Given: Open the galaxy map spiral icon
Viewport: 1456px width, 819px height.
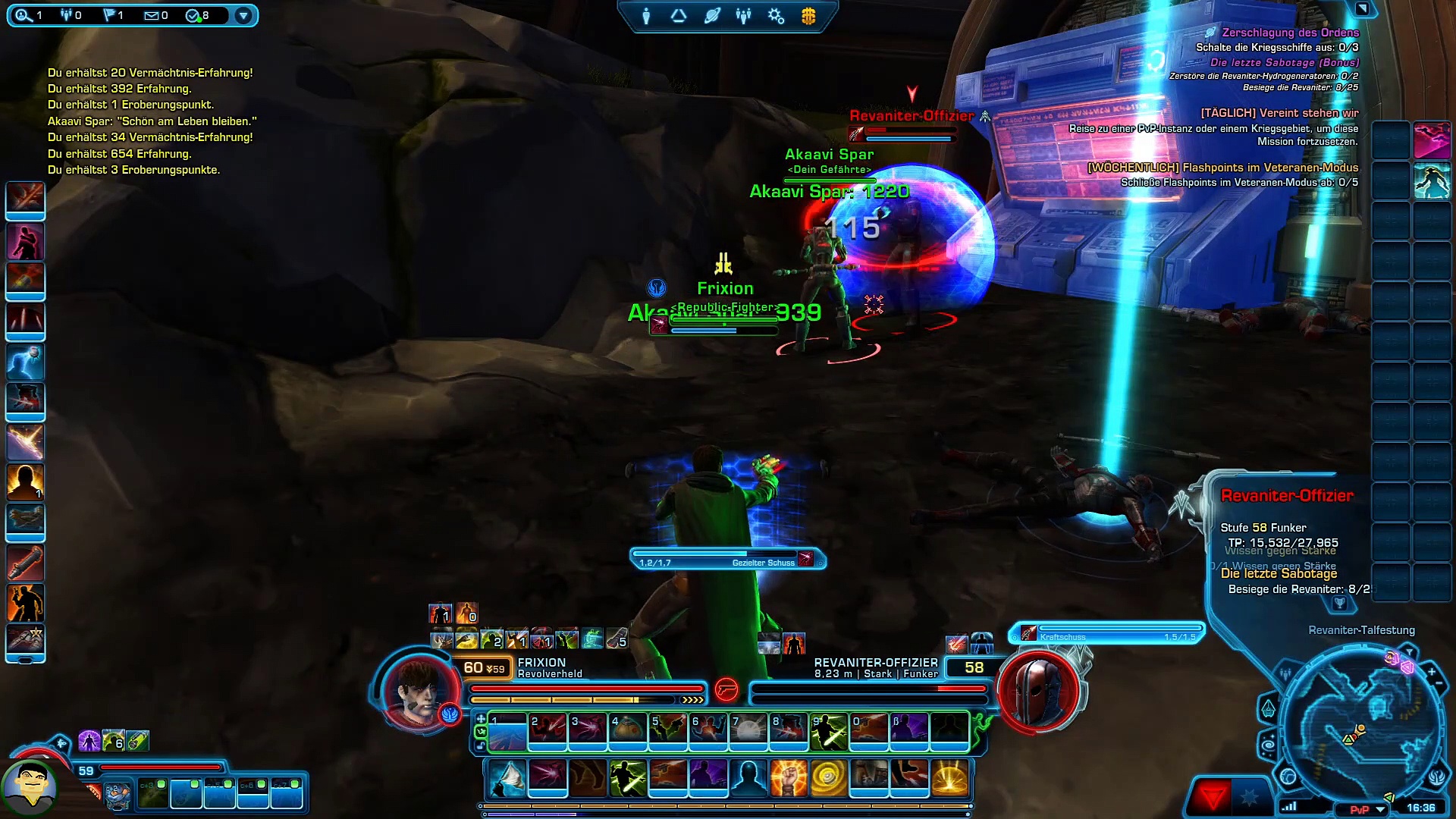Looking at the screenshot, I should pos(1269,746).
